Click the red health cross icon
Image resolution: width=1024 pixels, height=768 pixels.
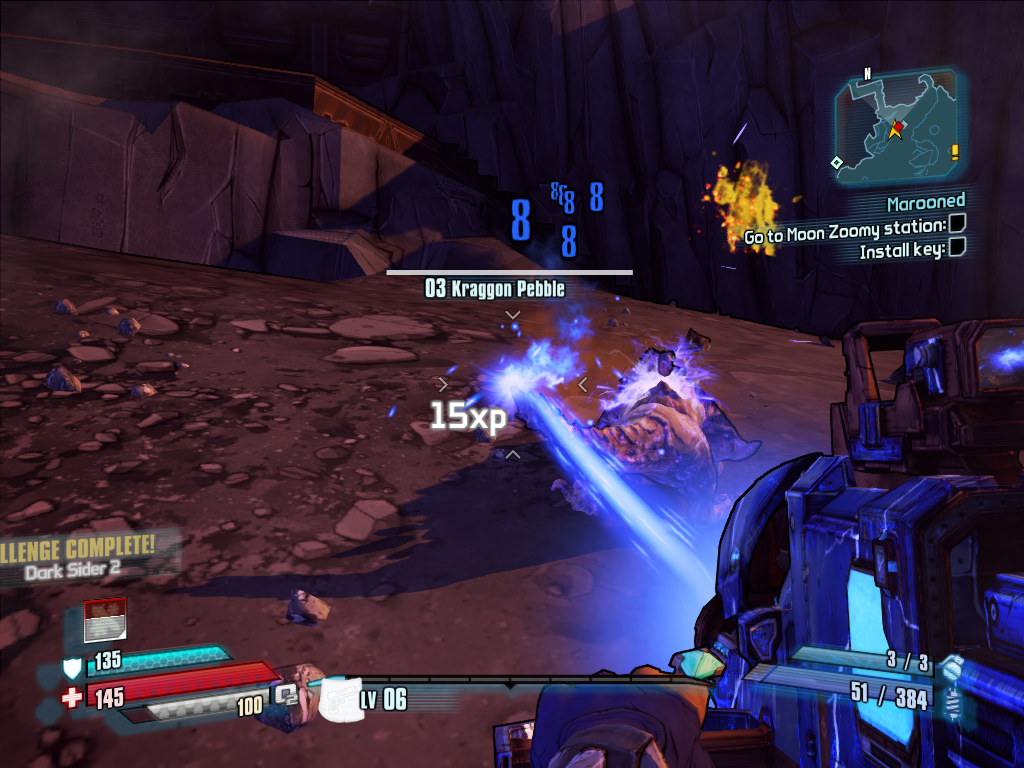pos(72,697)
